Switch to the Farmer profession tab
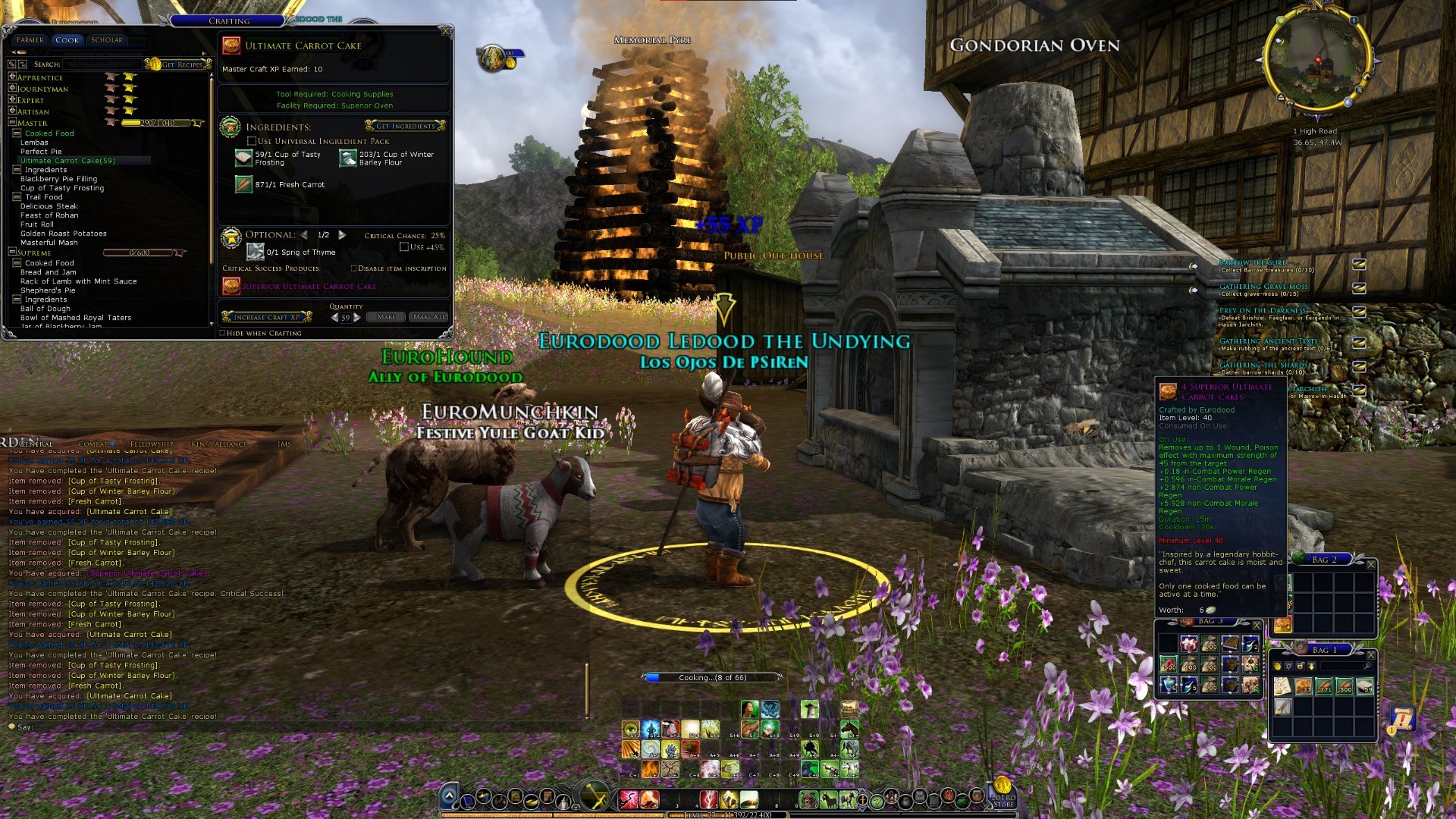This screenshot has width=1456, height=819. (30, 40)
